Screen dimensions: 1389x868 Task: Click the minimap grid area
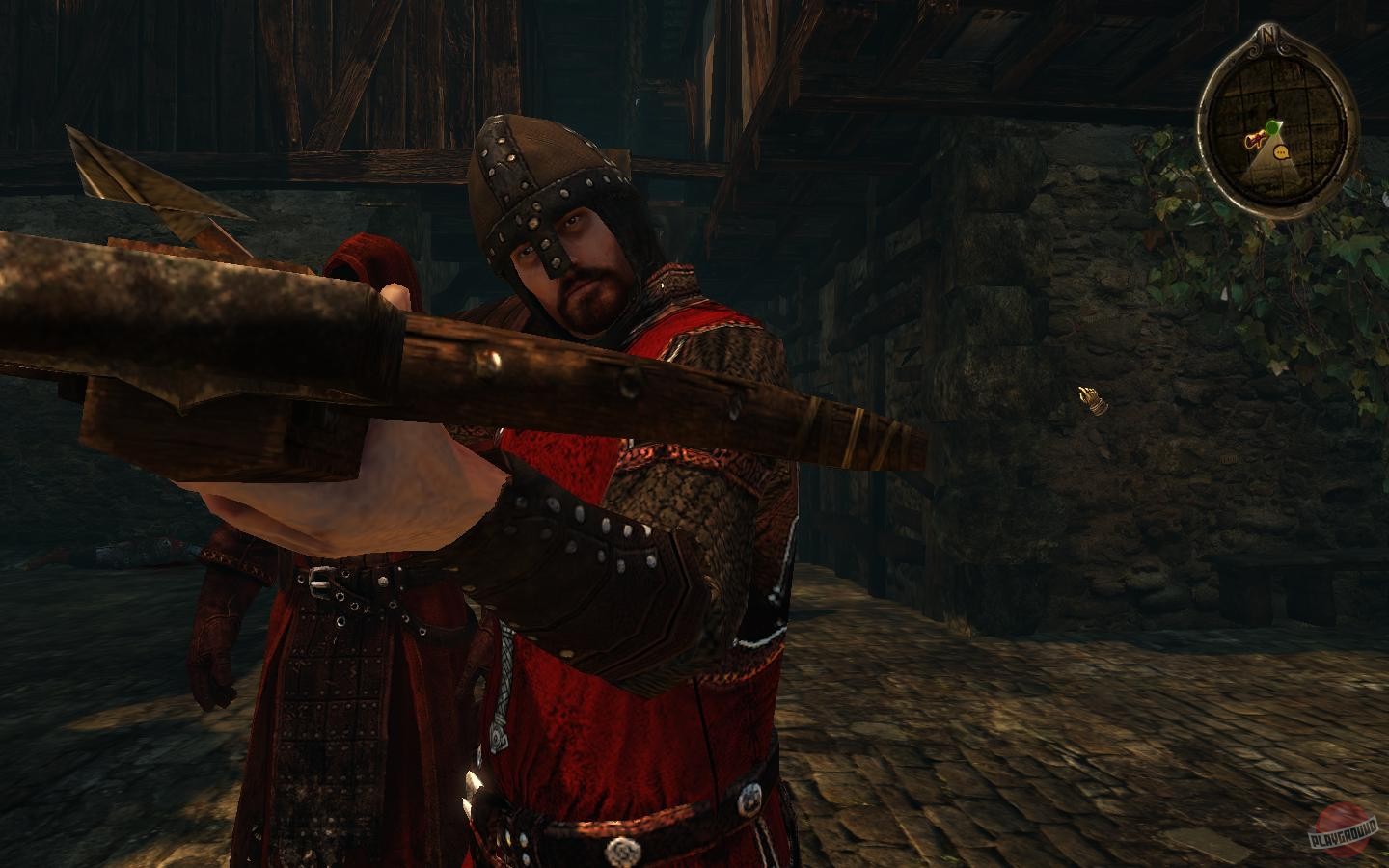coord(1307,94)
